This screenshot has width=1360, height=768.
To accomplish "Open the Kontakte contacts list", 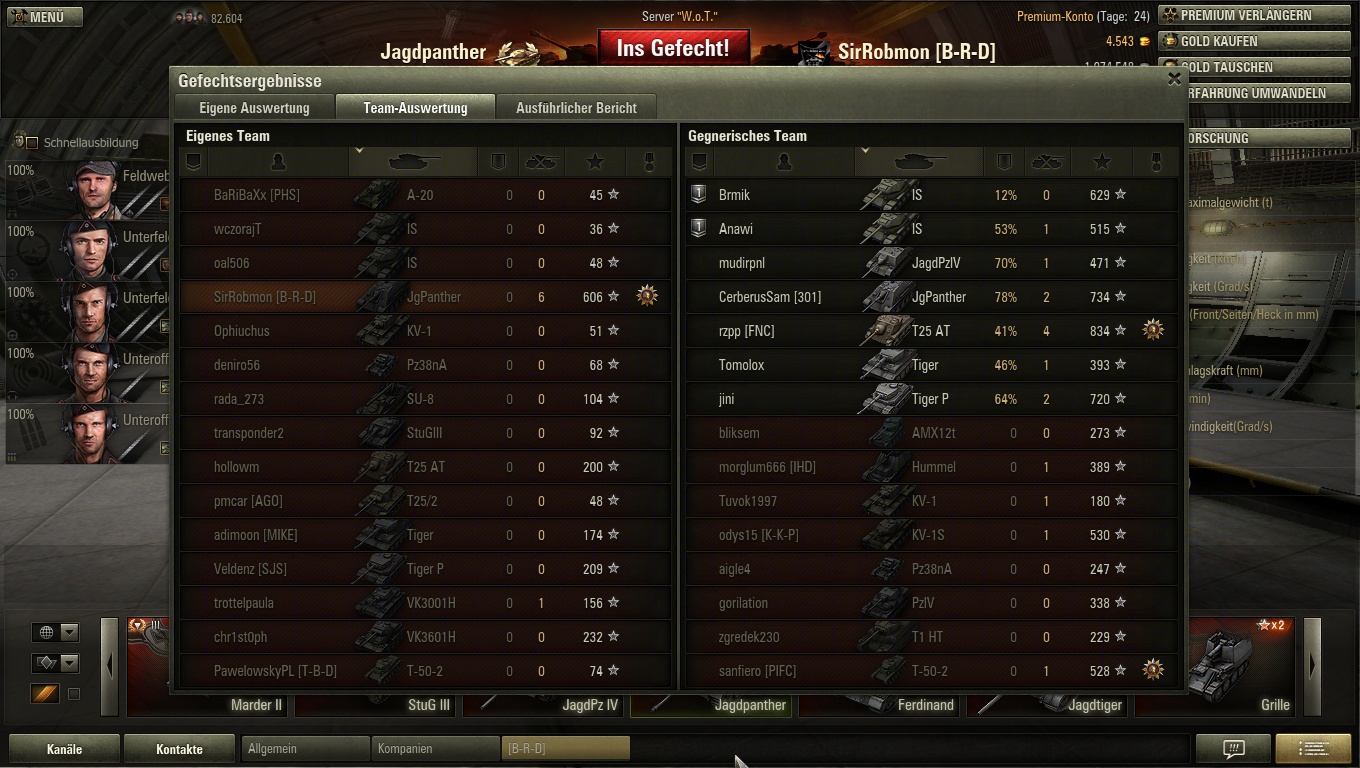I will (179, 749).
